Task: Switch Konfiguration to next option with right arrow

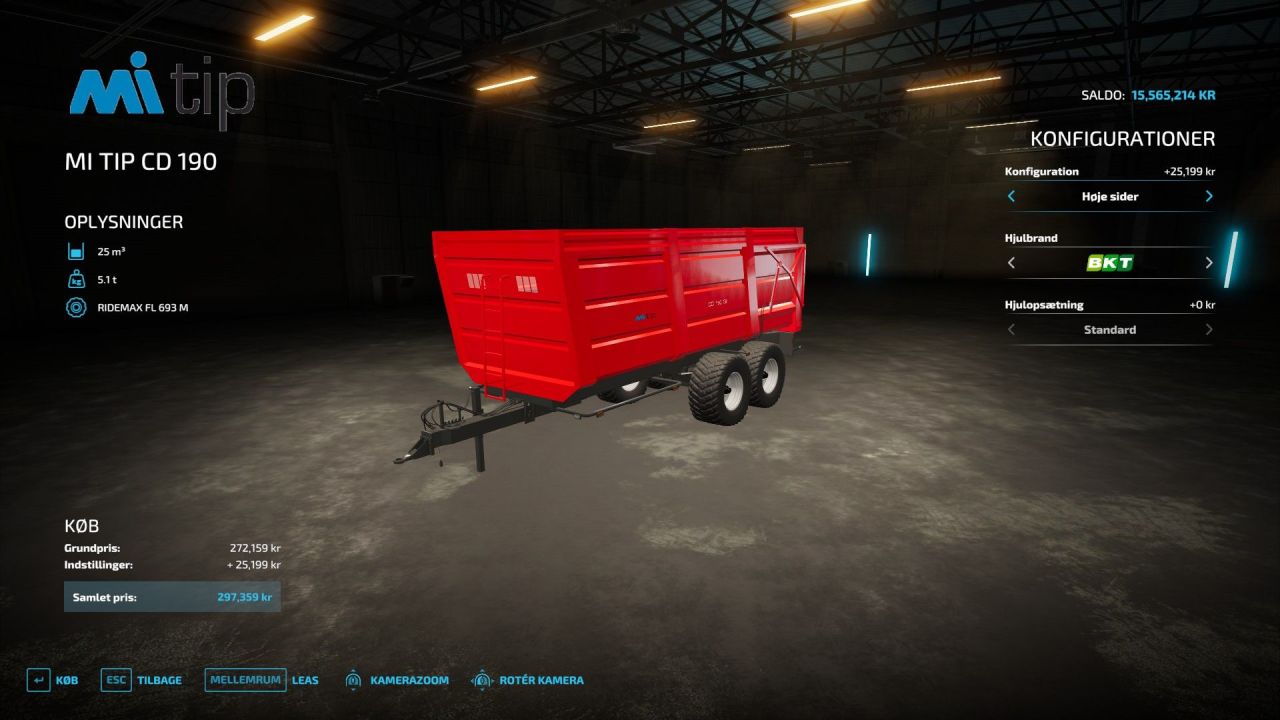Action: tap(1209, 196)
